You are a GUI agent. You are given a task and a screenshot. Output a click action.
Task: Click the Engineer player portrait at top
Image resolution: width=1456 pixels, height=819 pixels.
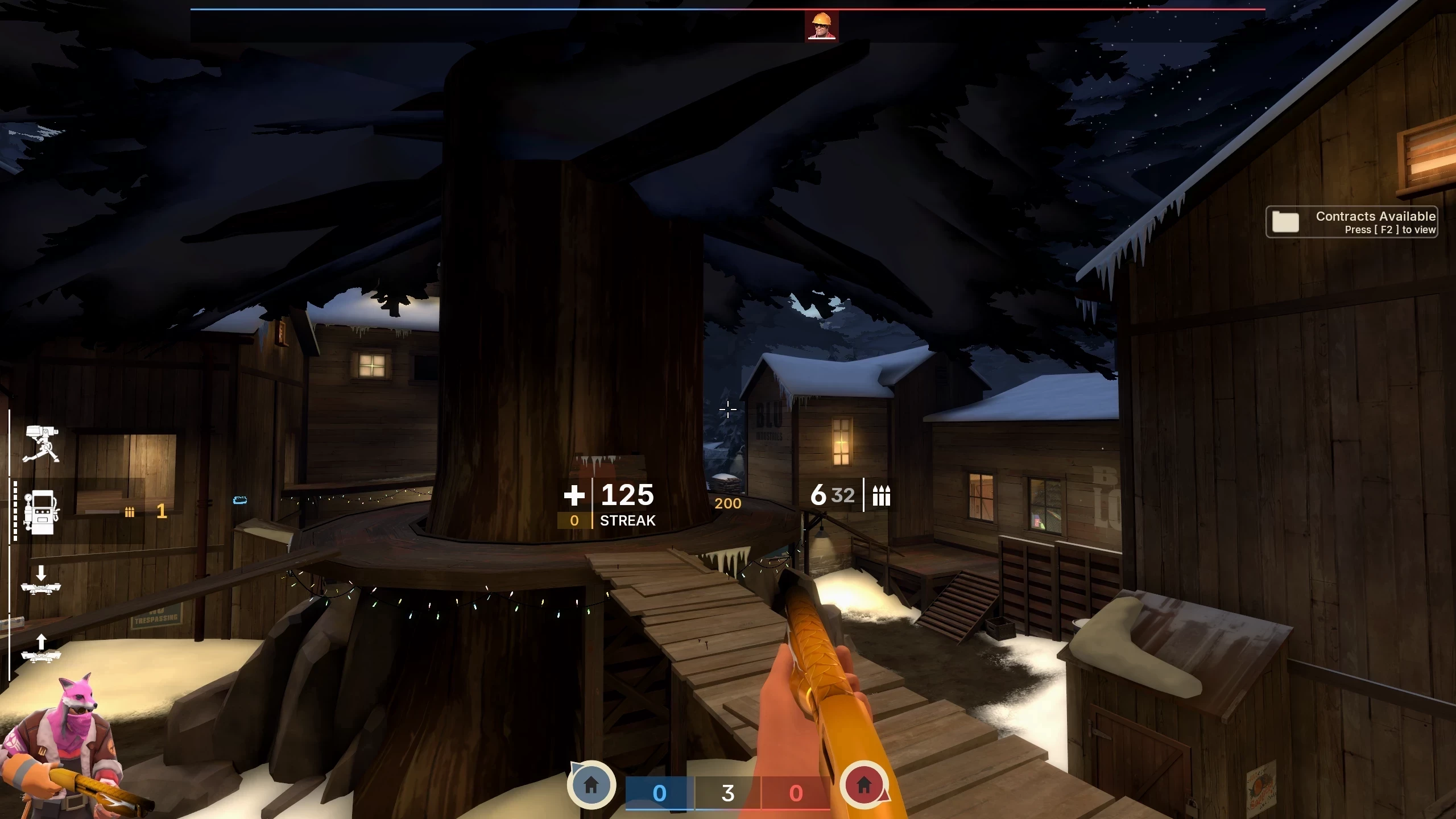pos(821,26)
